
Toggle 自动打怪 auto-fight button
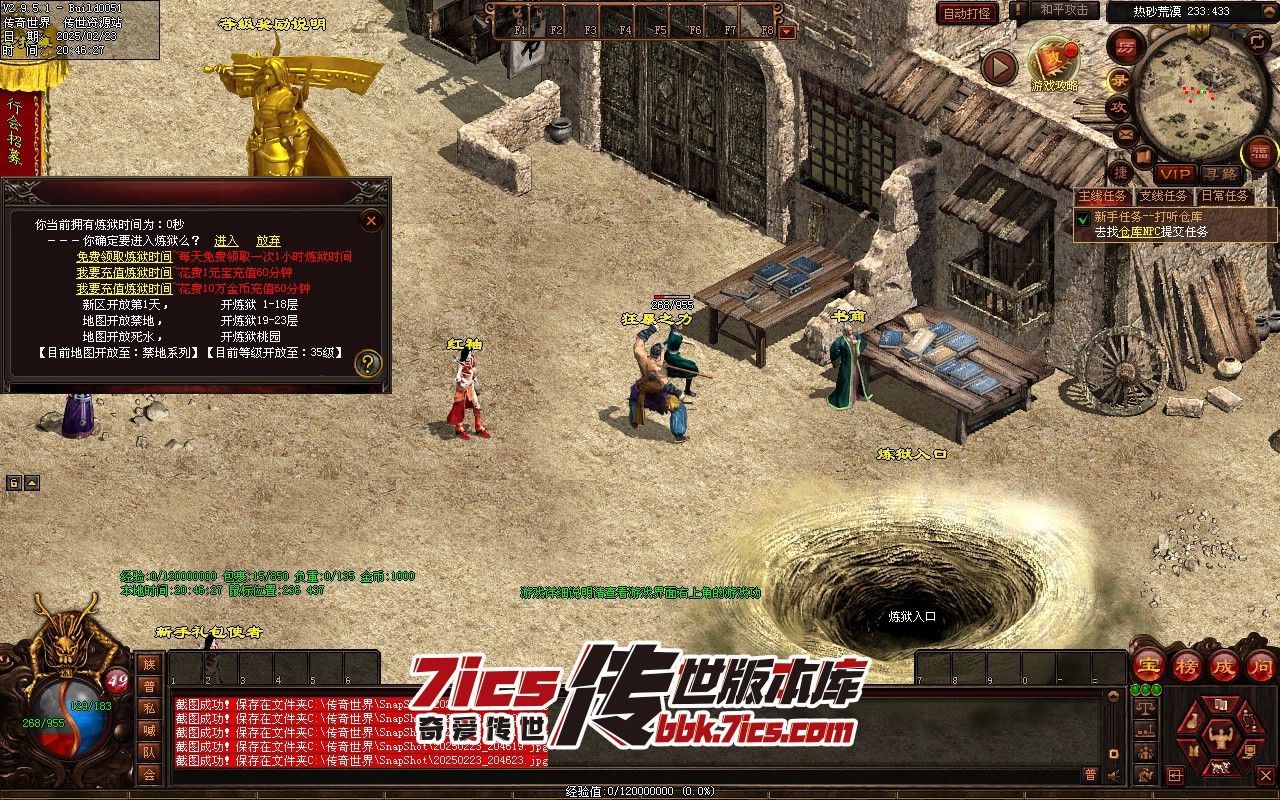click(x=967, y=13)
